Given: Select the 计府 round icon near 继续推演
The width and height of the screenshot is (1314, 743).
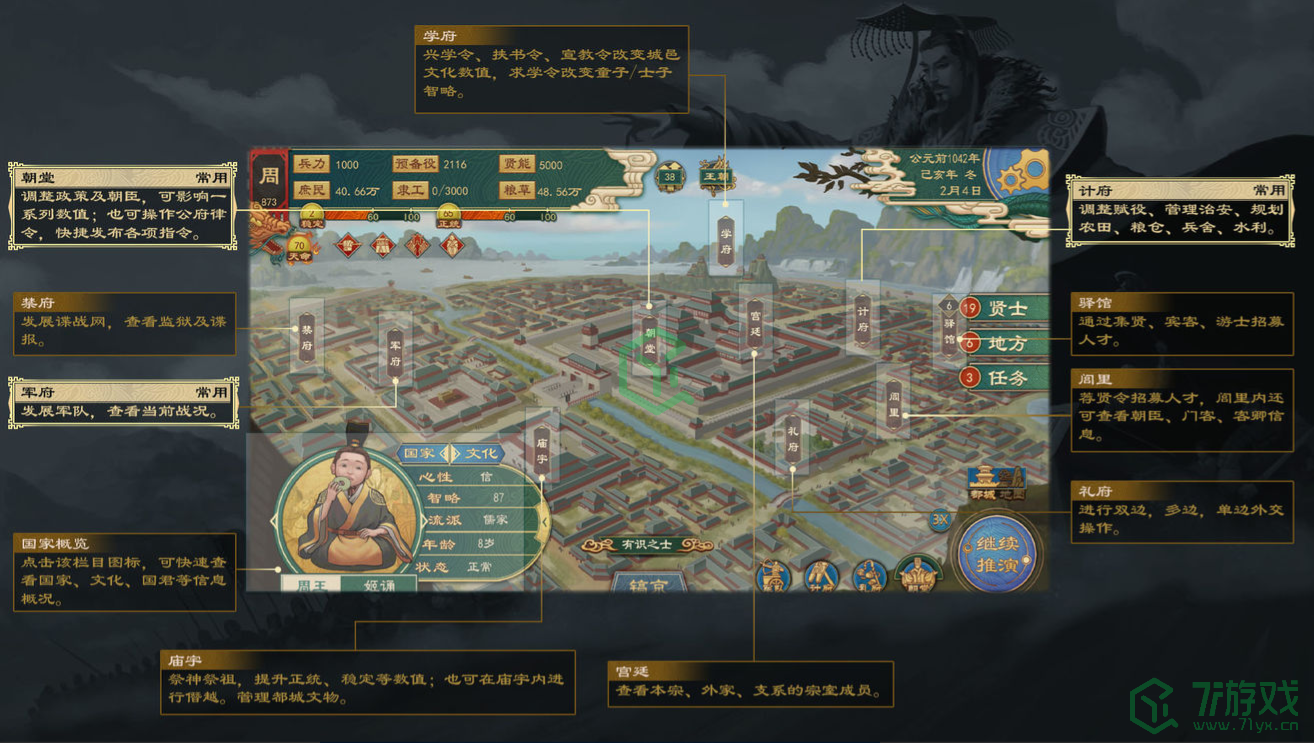Looking at the screenshot, I should (821, 573).
